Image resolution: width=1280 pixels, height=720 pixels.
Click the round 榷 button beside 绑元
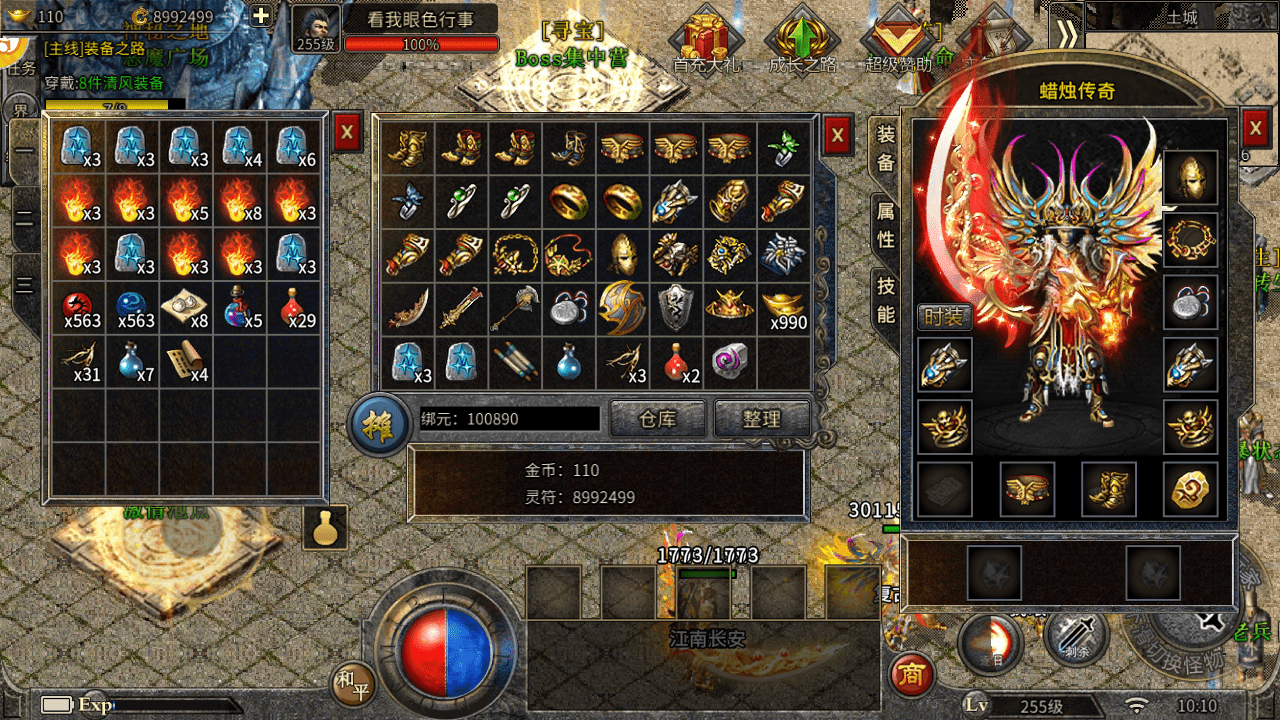[378, 423]
